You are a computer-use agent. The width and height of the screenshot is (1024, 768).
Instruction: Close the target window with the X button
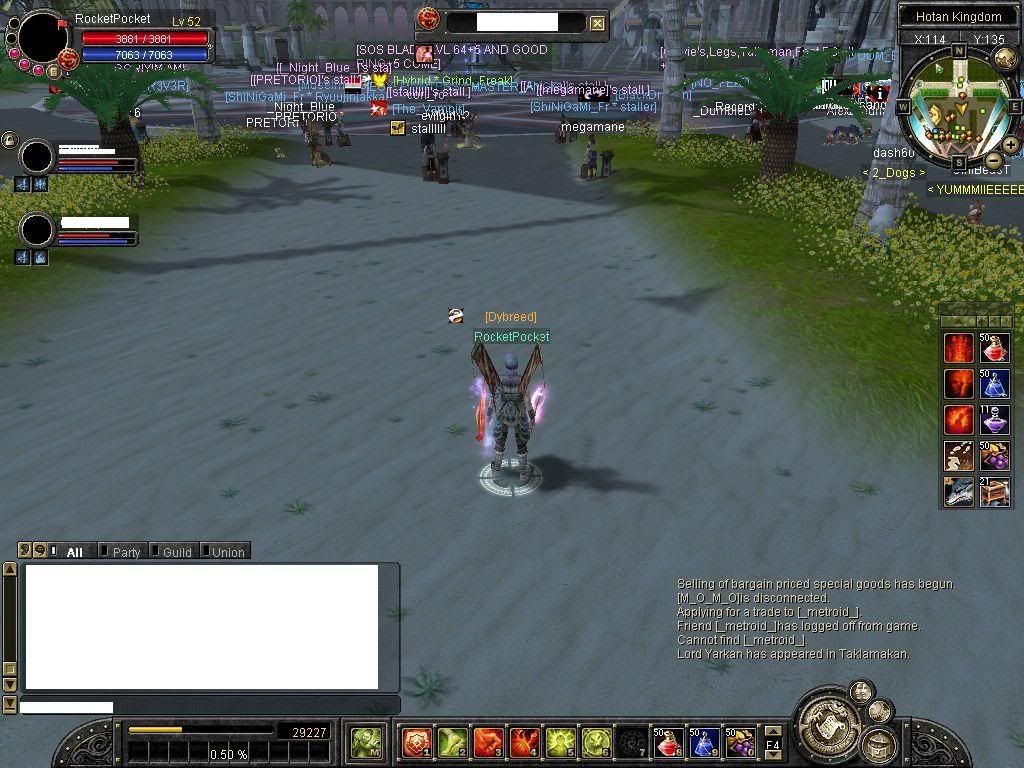click(597, 23)
